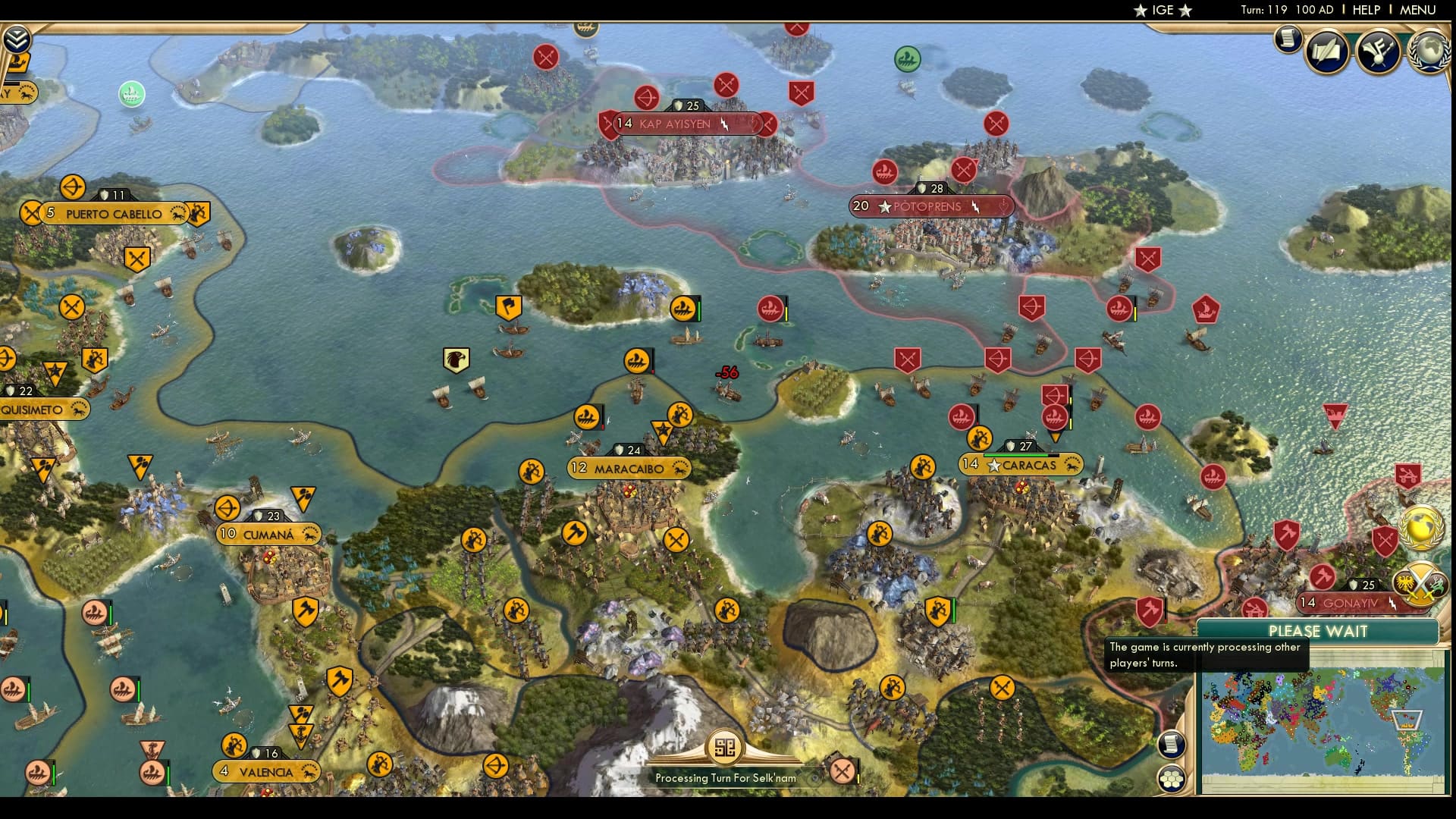The width and height of the screenshot is (1456, 819).
Task: Open the MENU
Action: coord(1424,10)
